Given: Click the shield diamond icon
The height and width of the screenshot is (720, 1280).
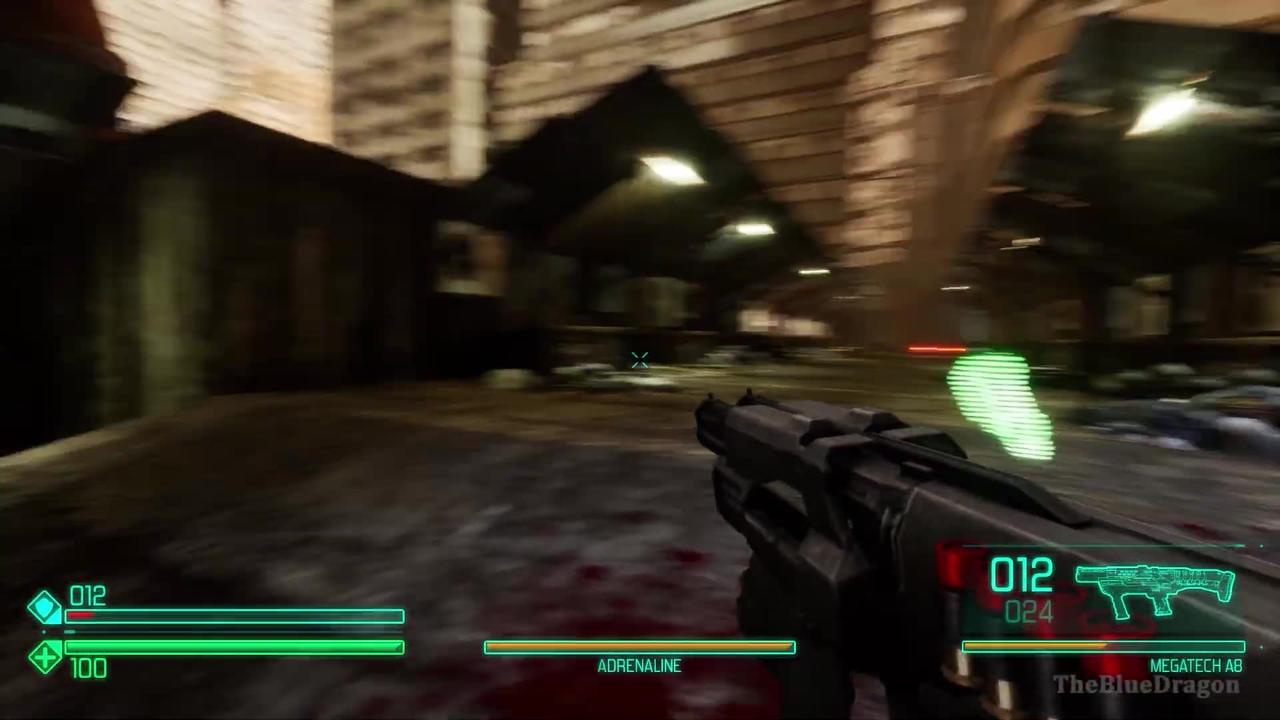Looking at the screenshot, I should point(44,608).
